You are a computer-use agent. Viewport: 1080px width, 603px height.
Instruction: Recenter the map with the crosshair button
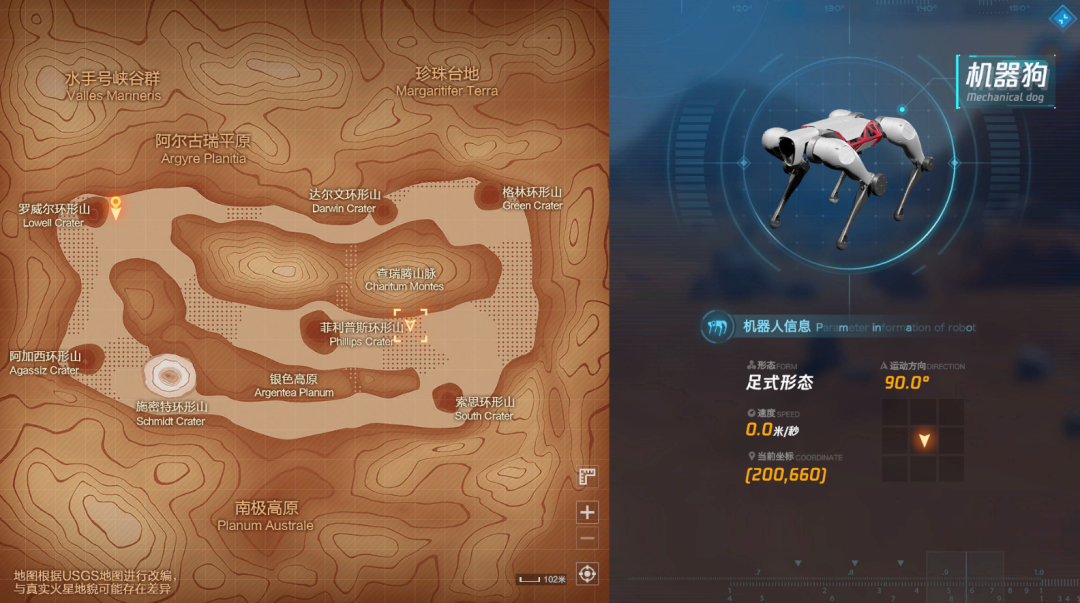click(x=587, y=574)
